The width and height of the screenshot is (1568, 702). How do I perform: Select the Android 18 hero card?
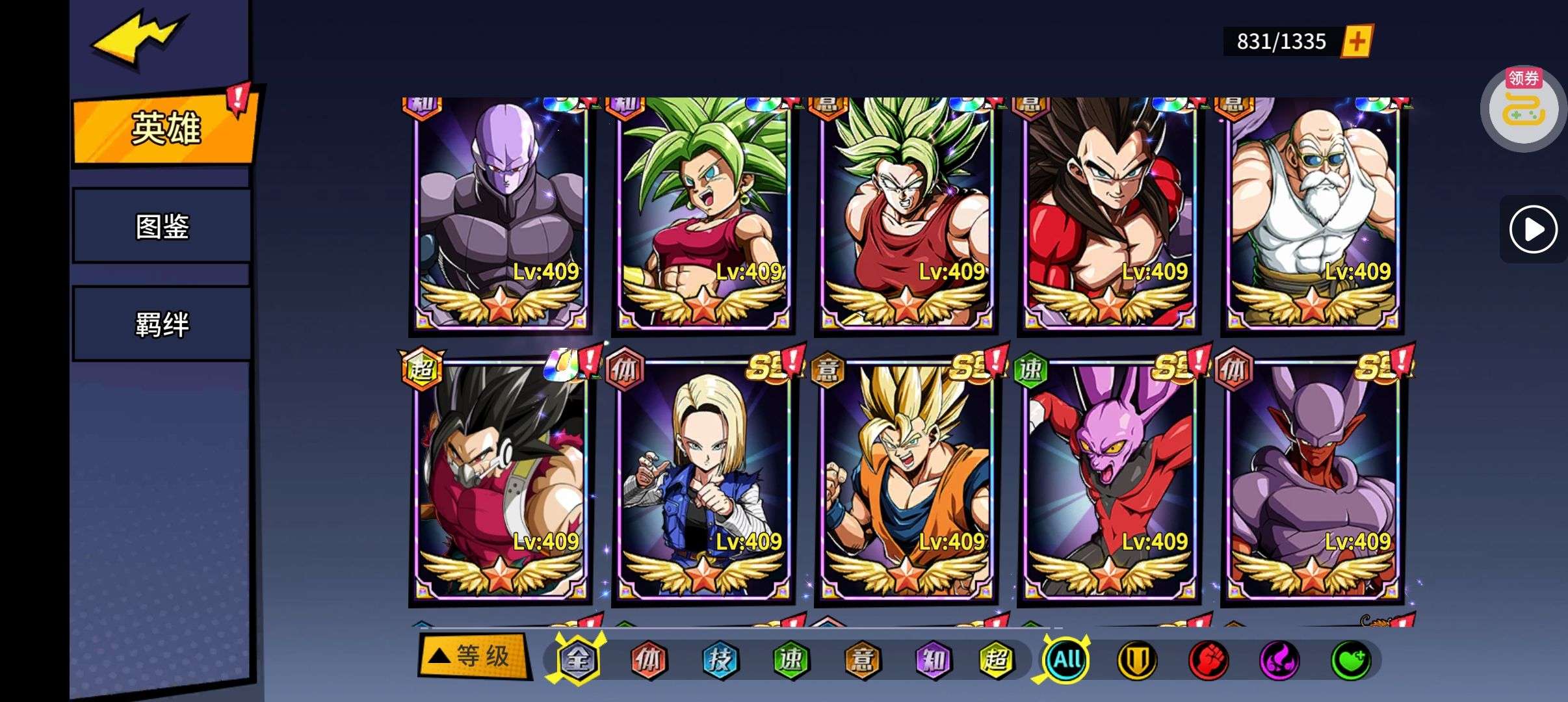[x=703, y=481]
